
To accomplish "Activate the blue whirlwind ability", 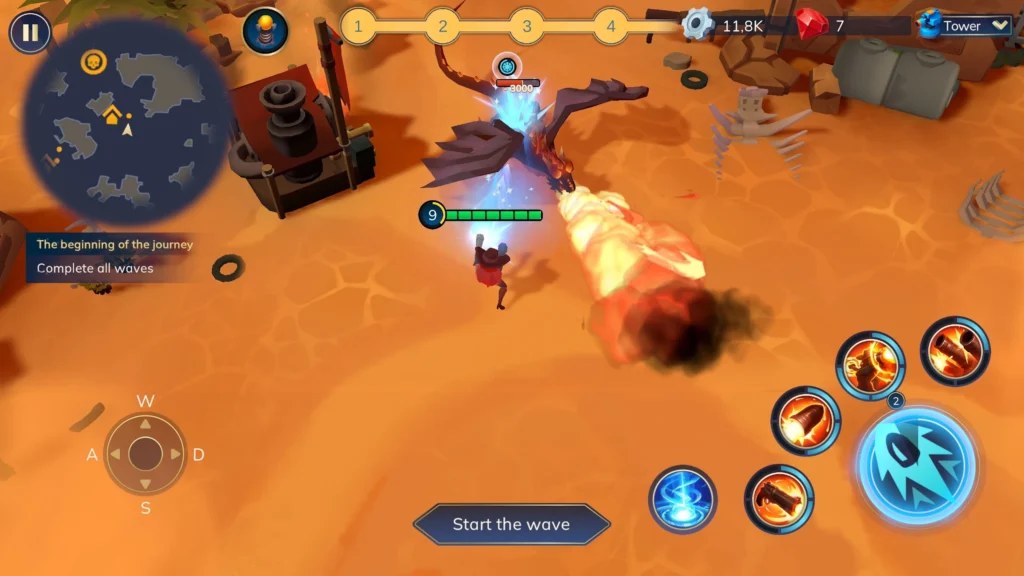I will [683, 498].
